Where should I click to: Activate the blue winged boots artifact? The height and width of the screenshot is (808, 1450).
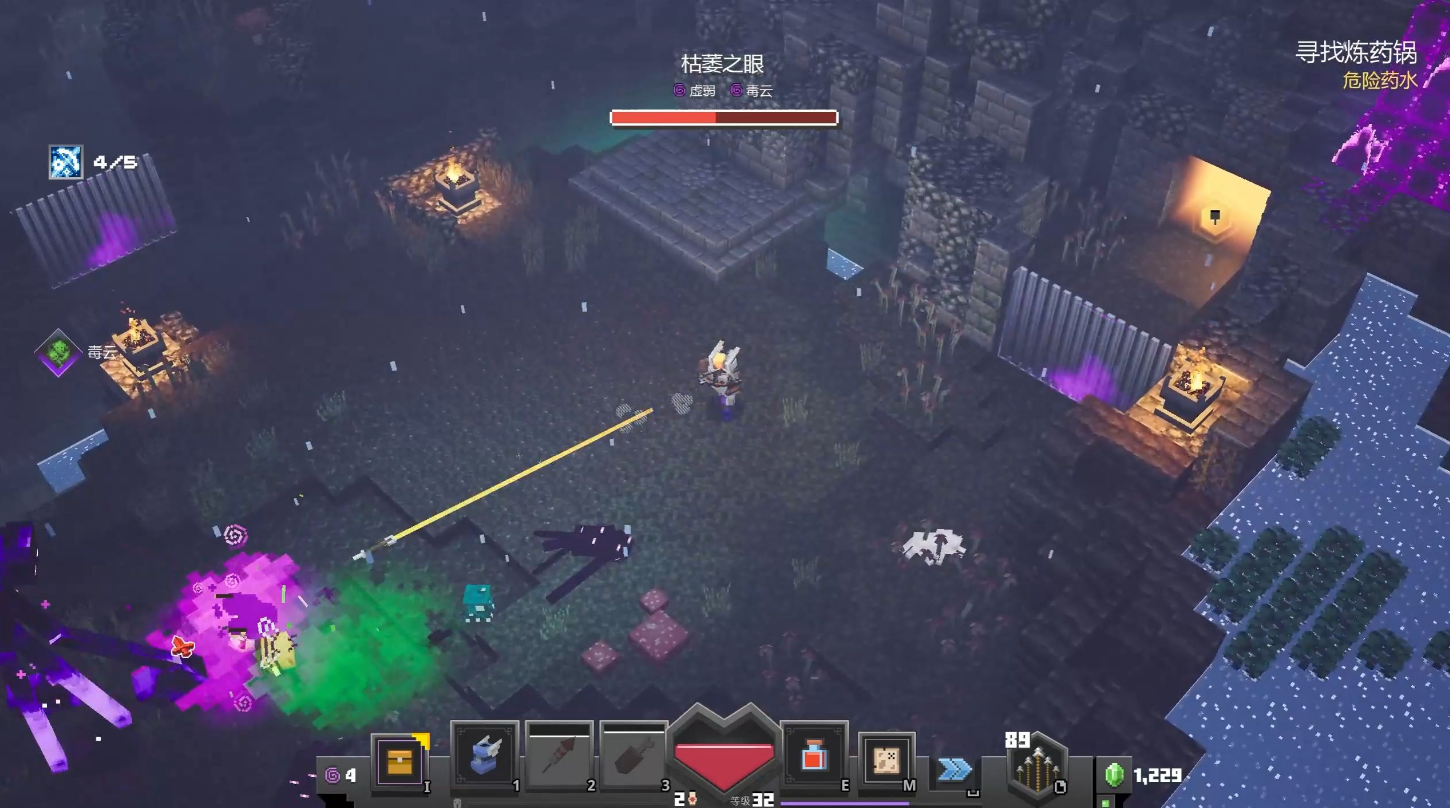click(x=485, y=757)
